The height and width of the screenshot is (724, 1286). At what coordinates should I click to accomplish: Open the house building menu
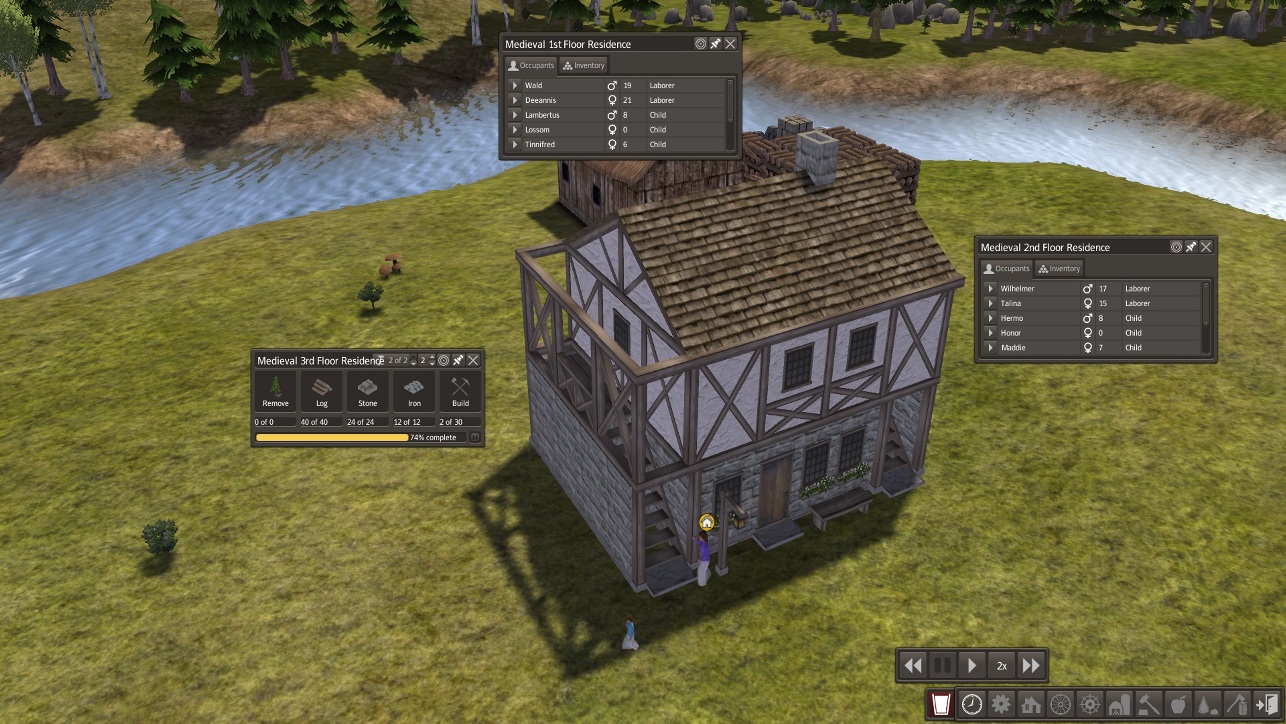pos(1030,704)
